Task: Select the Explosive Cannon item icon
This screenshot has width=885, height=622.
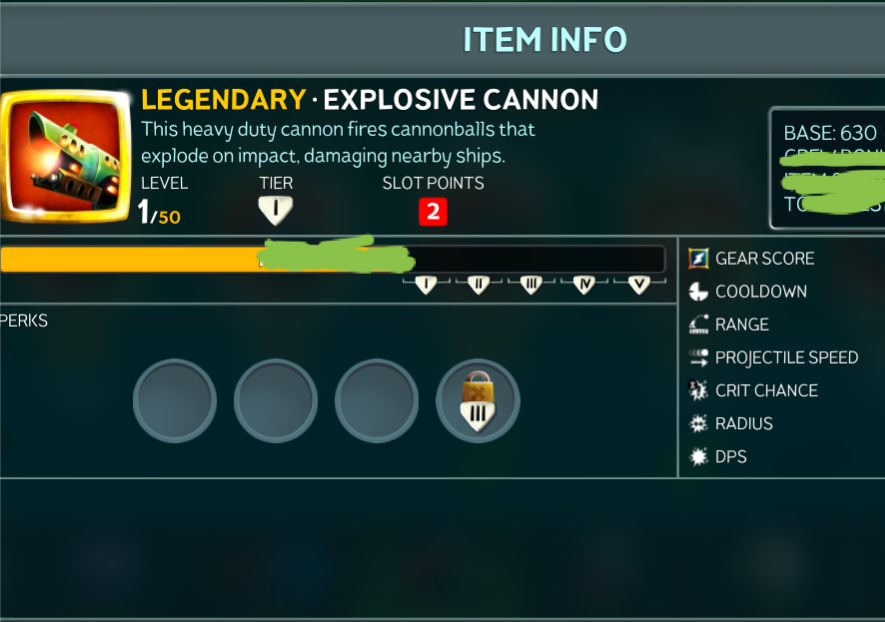Action: [66, 154]
